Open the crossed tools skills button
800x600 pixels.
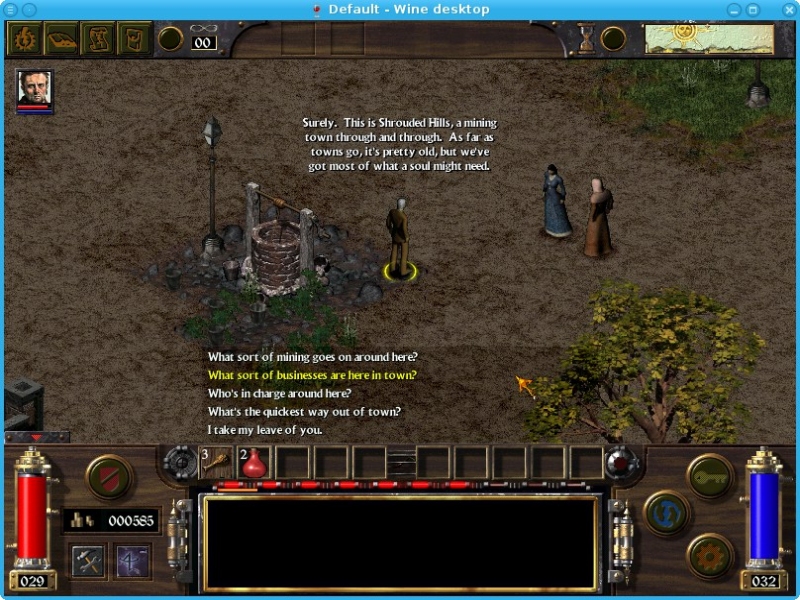(89, 560)
